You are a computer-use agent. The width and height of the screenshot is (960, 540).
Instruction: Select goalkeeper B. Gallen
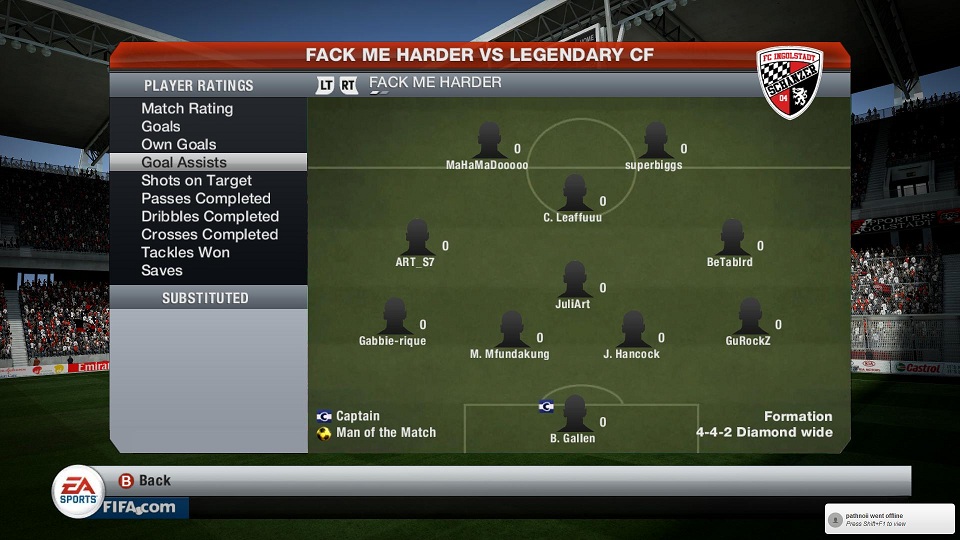(x=574, y=414)
